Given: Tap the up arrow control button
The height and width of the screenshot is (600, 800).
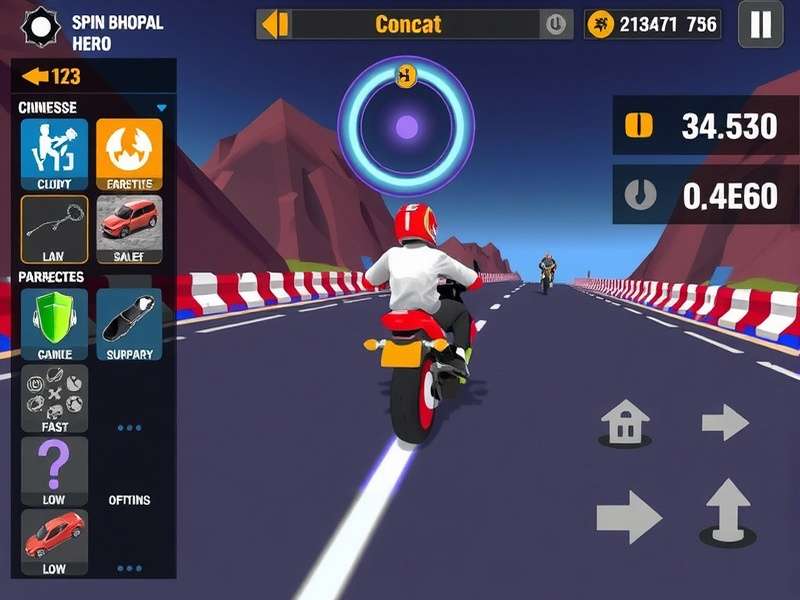Looking at the screenshot, I should [728, 510].
